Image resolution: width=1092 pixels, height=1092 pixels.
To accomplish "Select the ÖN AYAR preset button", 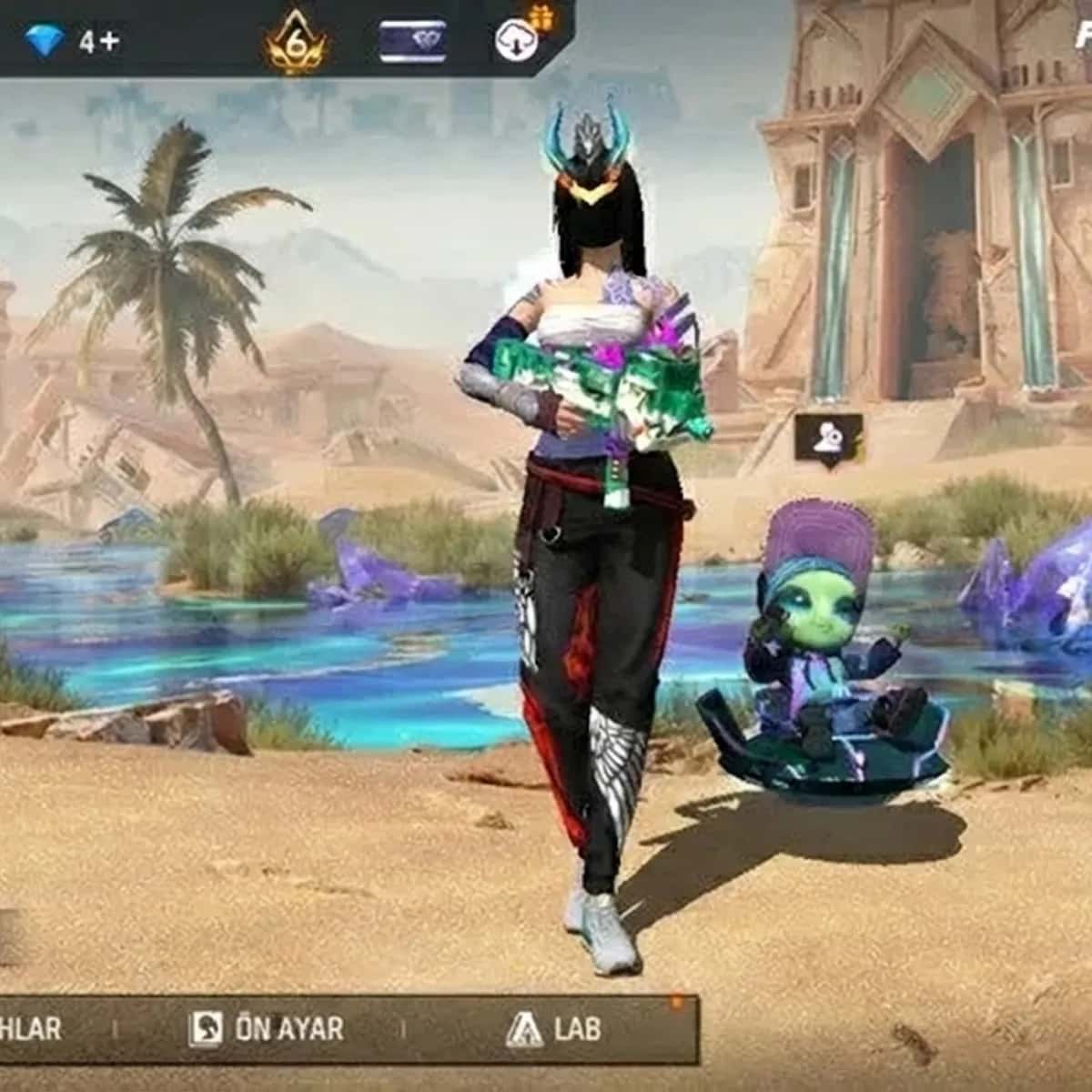I will tap(268, 1029).
